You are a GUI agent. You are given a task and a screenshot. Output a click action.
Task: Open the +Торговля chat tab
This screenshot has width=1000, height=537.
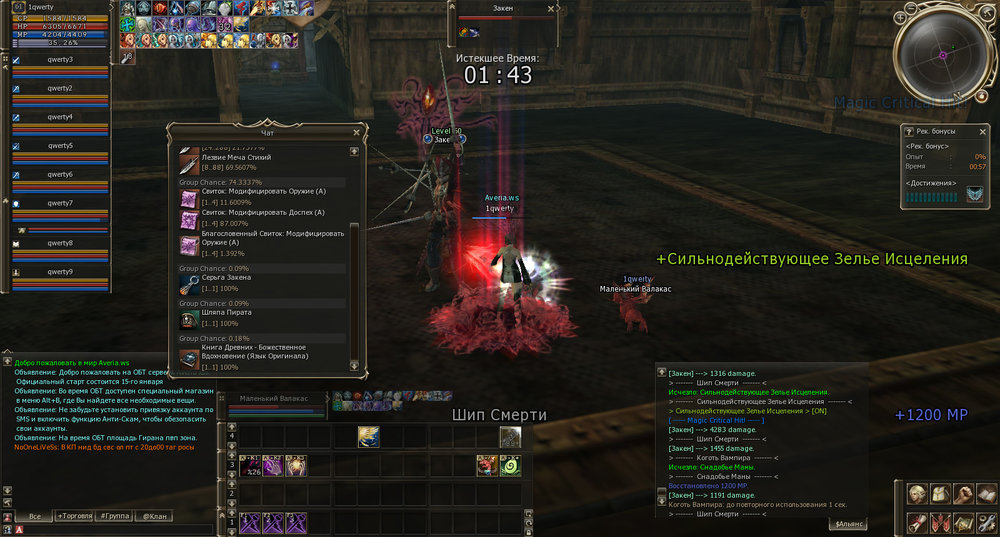[x=73, y=516]
